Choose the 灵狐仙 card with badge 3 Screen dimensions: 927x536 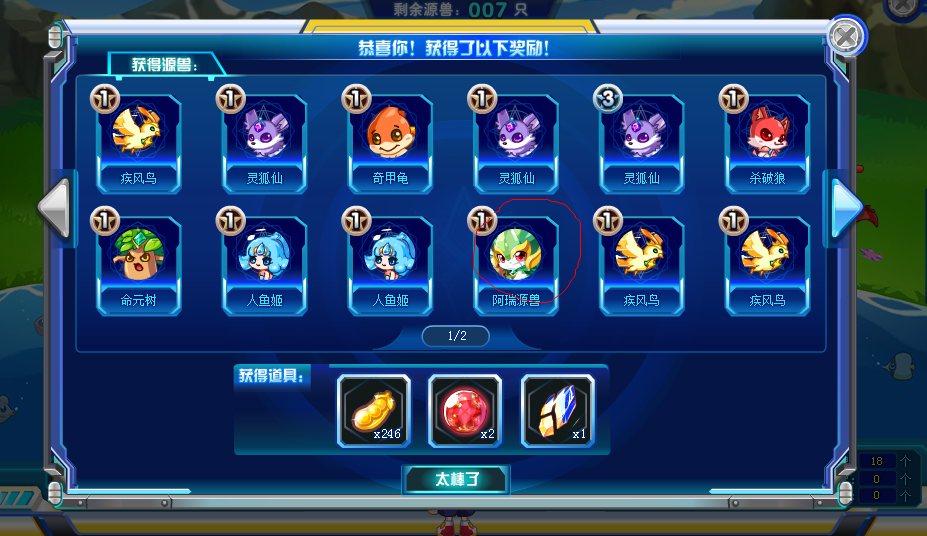click(641, 142)
